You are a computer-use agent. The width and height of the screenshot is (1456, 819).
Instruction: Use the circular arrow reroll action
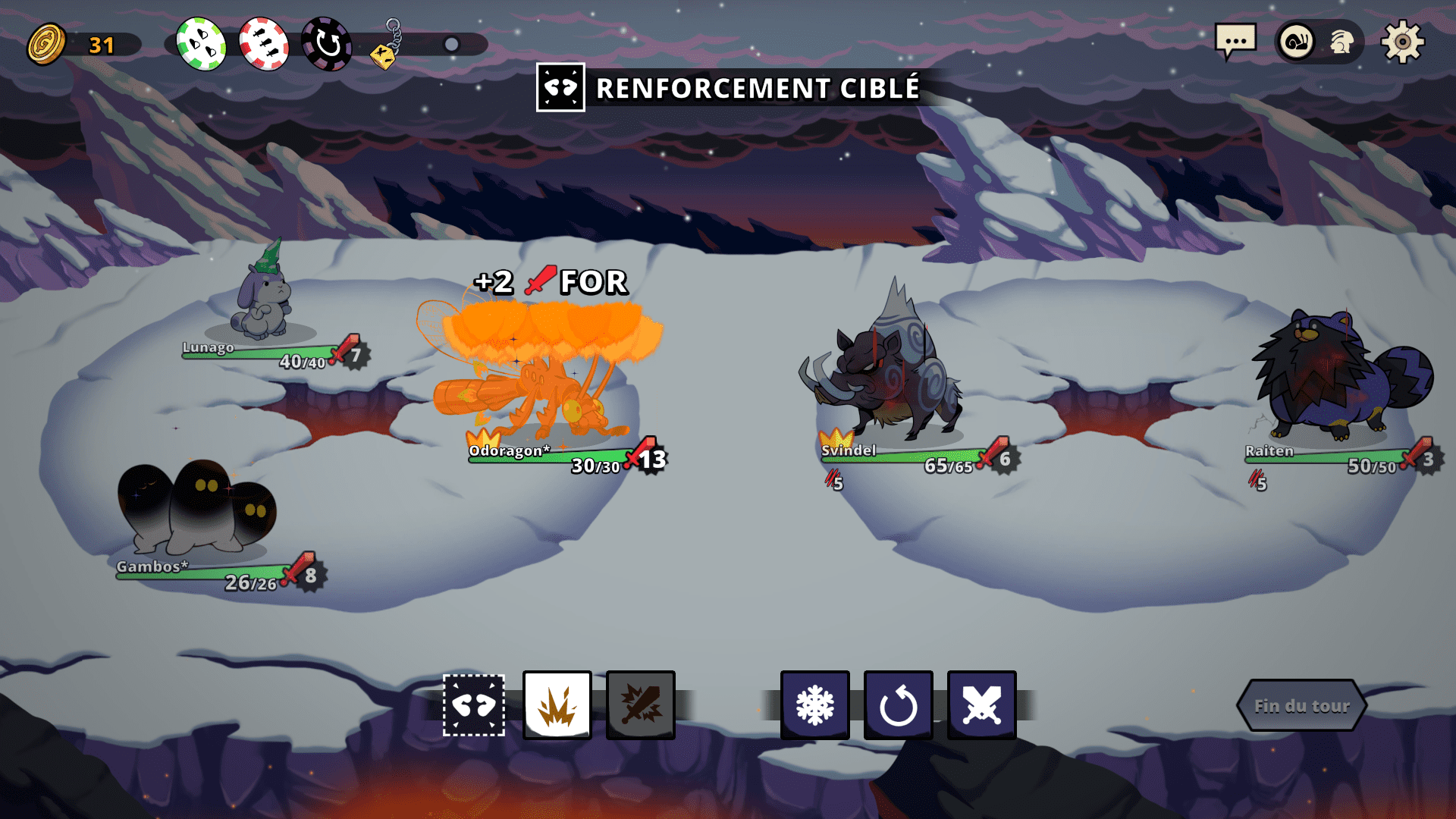tap(899, 705)
